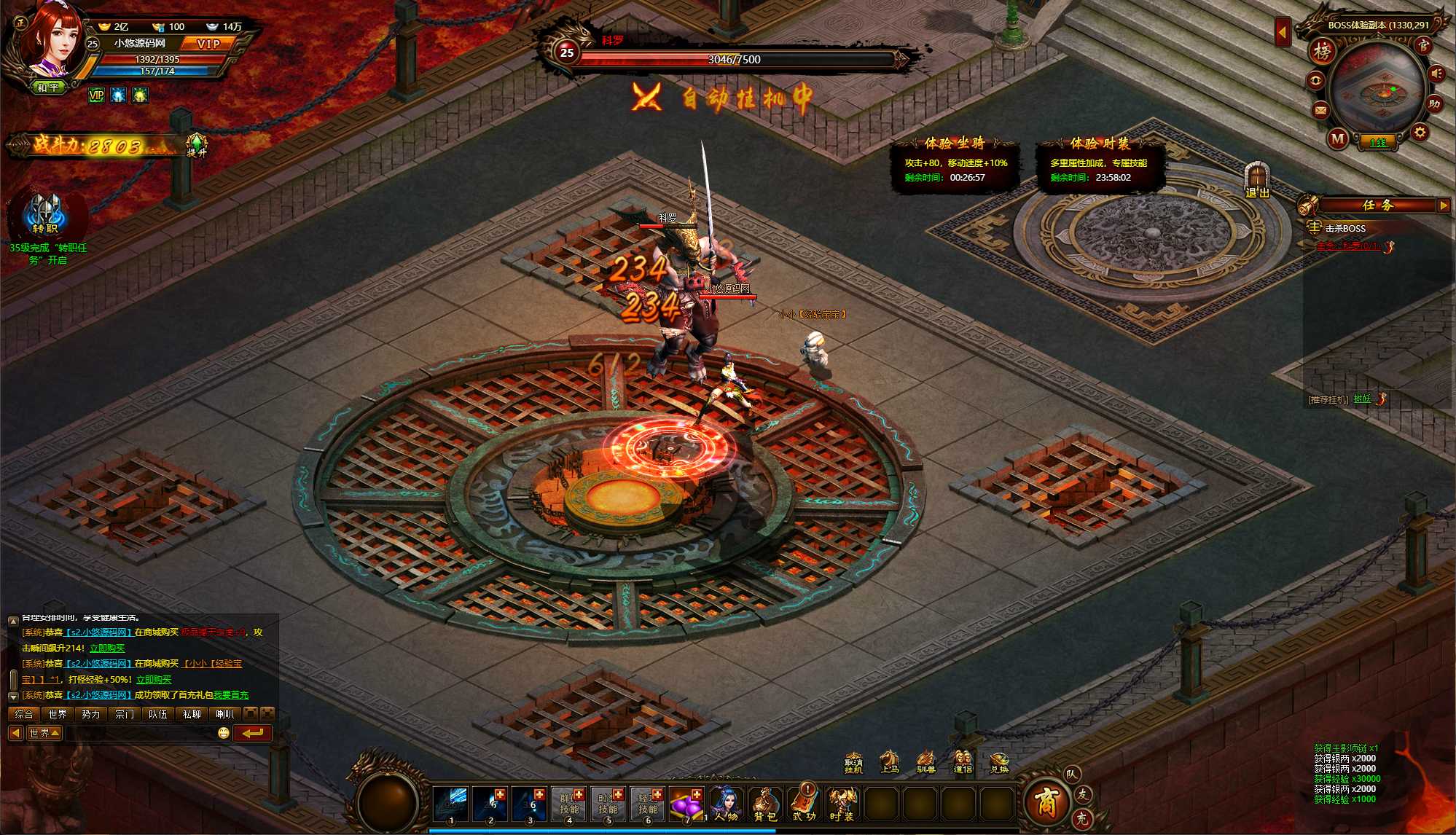
Task: Switch chat to the 队伍 team tab
Action: pos(157,714)
